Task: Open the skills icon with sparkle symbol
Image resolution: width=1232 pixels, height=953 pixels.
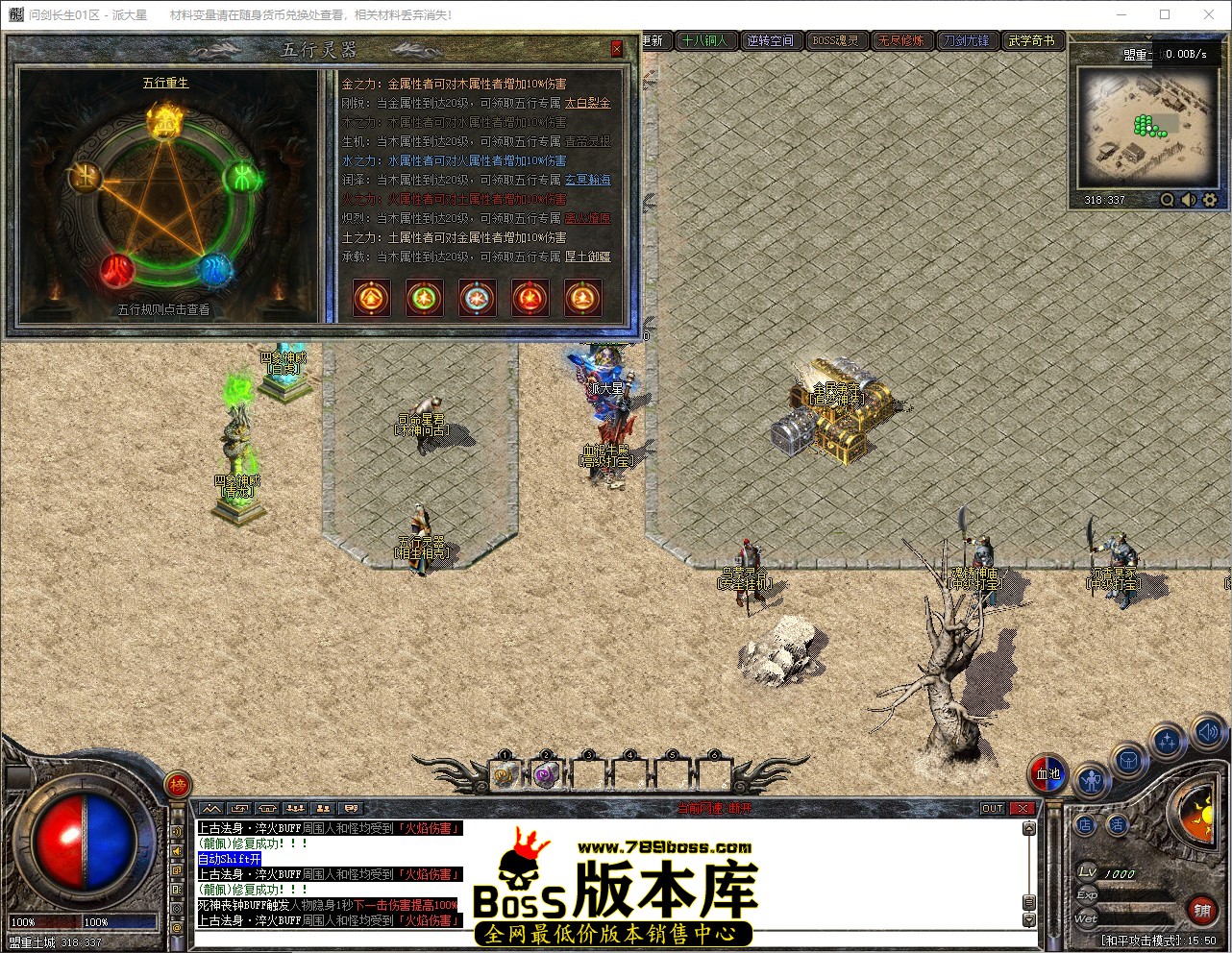Action: [x=1167, y=739]
